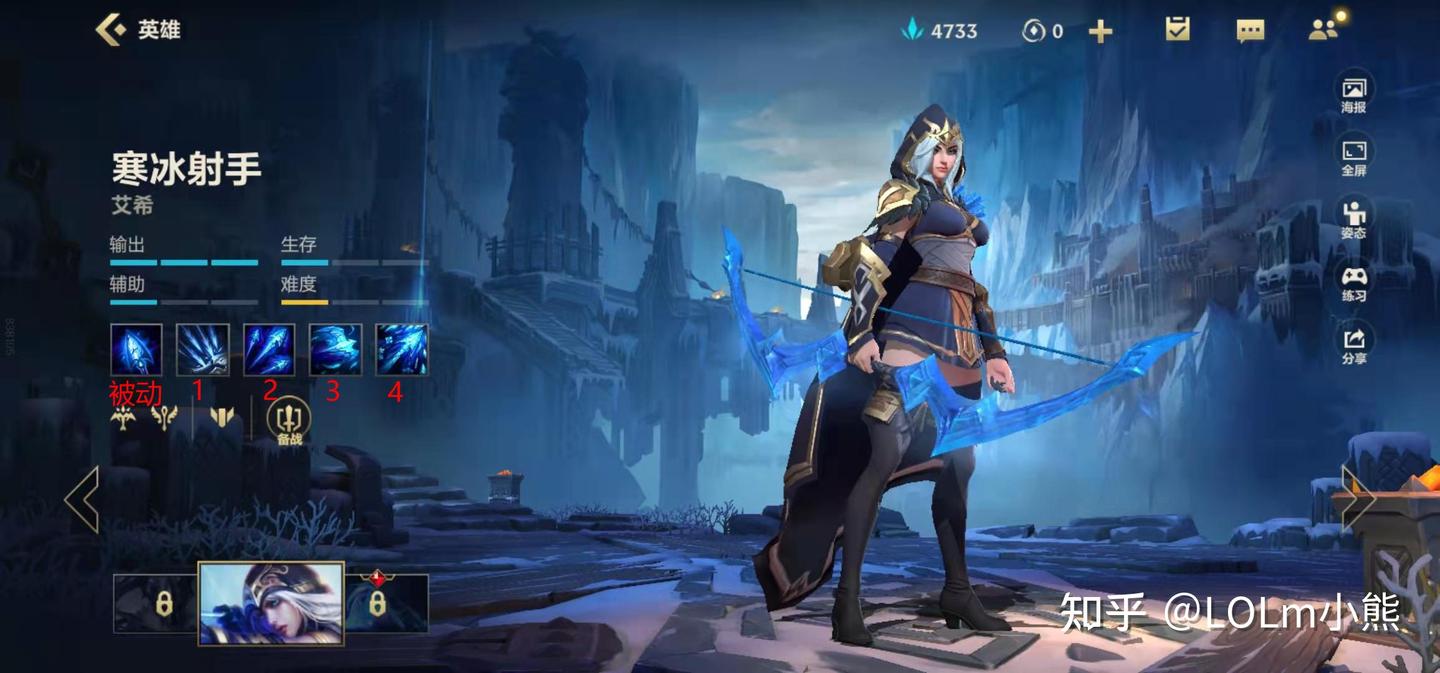The image size is (1440, 673).
Task: Add more currency with the plus button
Action: [x=1100, y=32]
